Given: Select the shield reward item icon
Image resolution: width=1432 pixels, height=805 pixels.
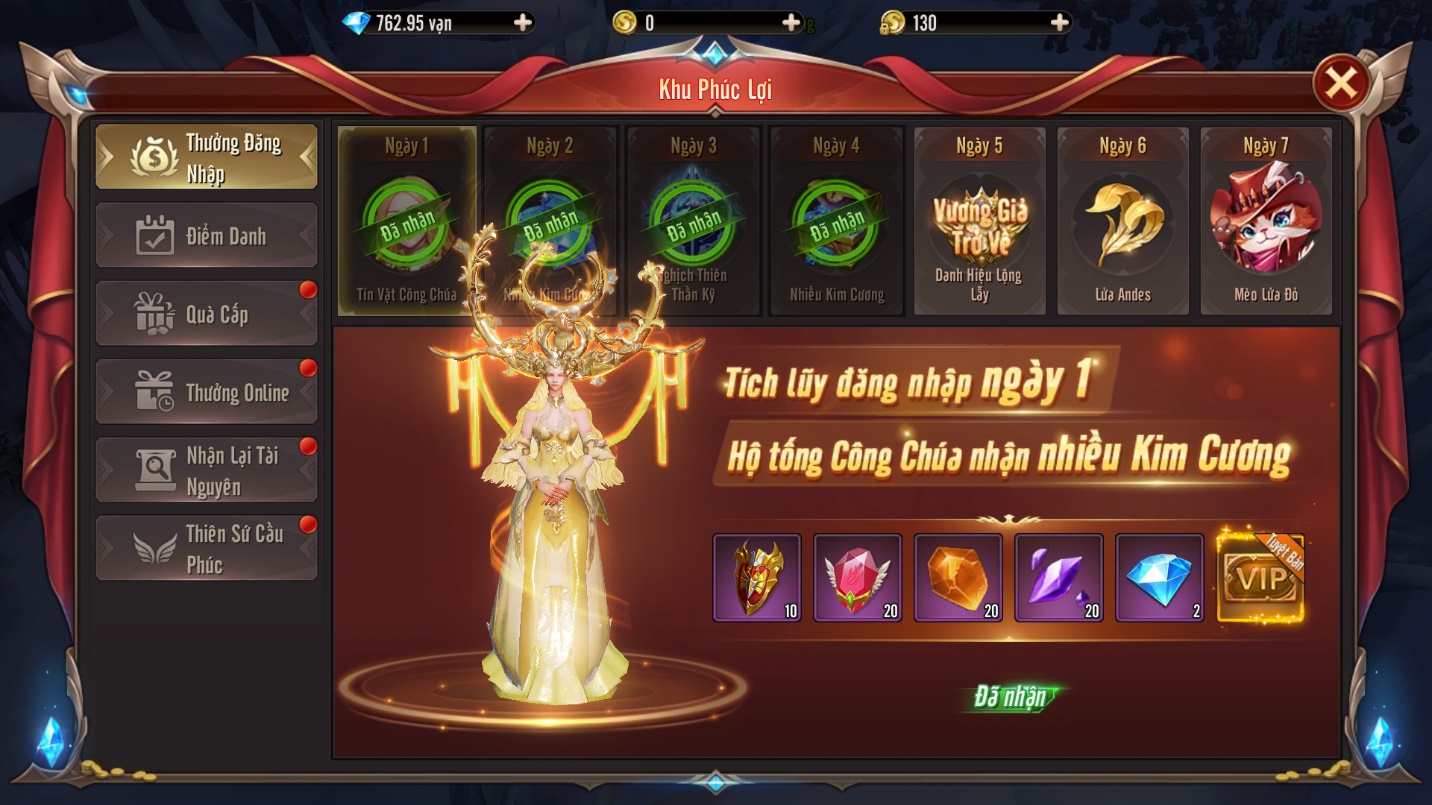Looking at the screenshot, I should pos(757,578).
